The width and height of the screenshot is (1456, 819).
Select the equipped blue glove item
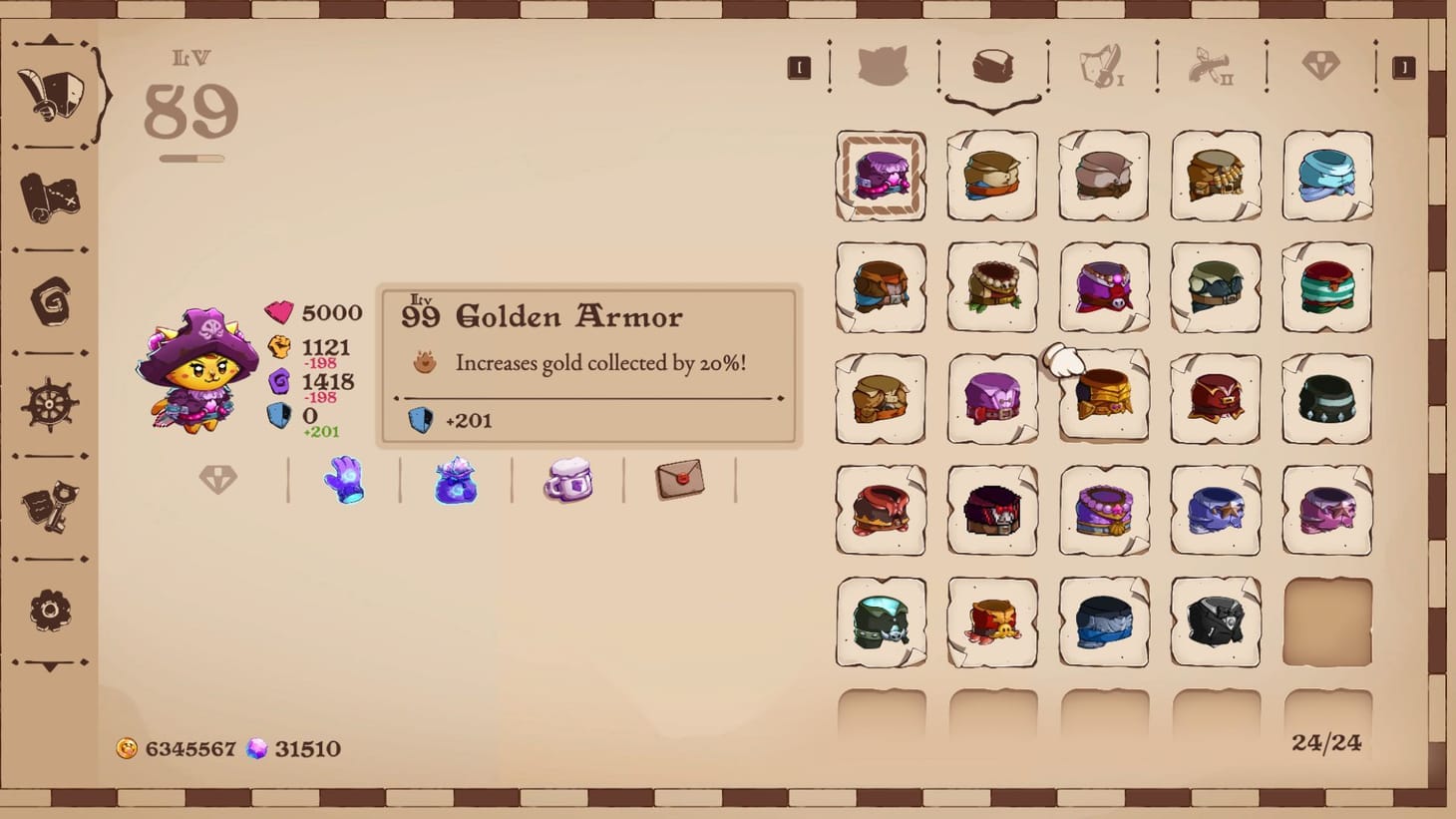pyautogui.click(x=344, y=482)
